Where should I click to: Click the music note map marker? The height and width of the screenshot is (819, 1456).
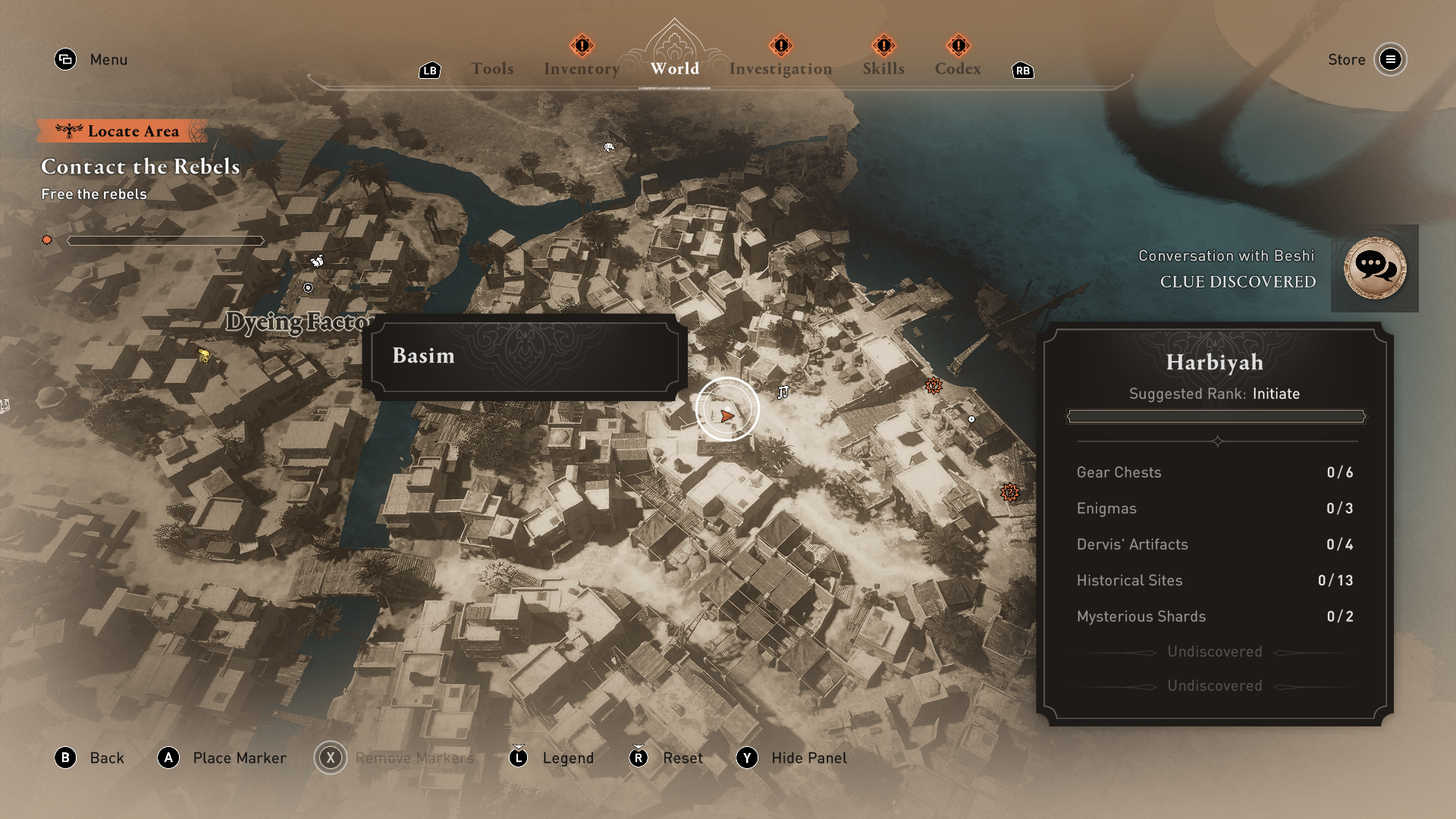[783, 392]
